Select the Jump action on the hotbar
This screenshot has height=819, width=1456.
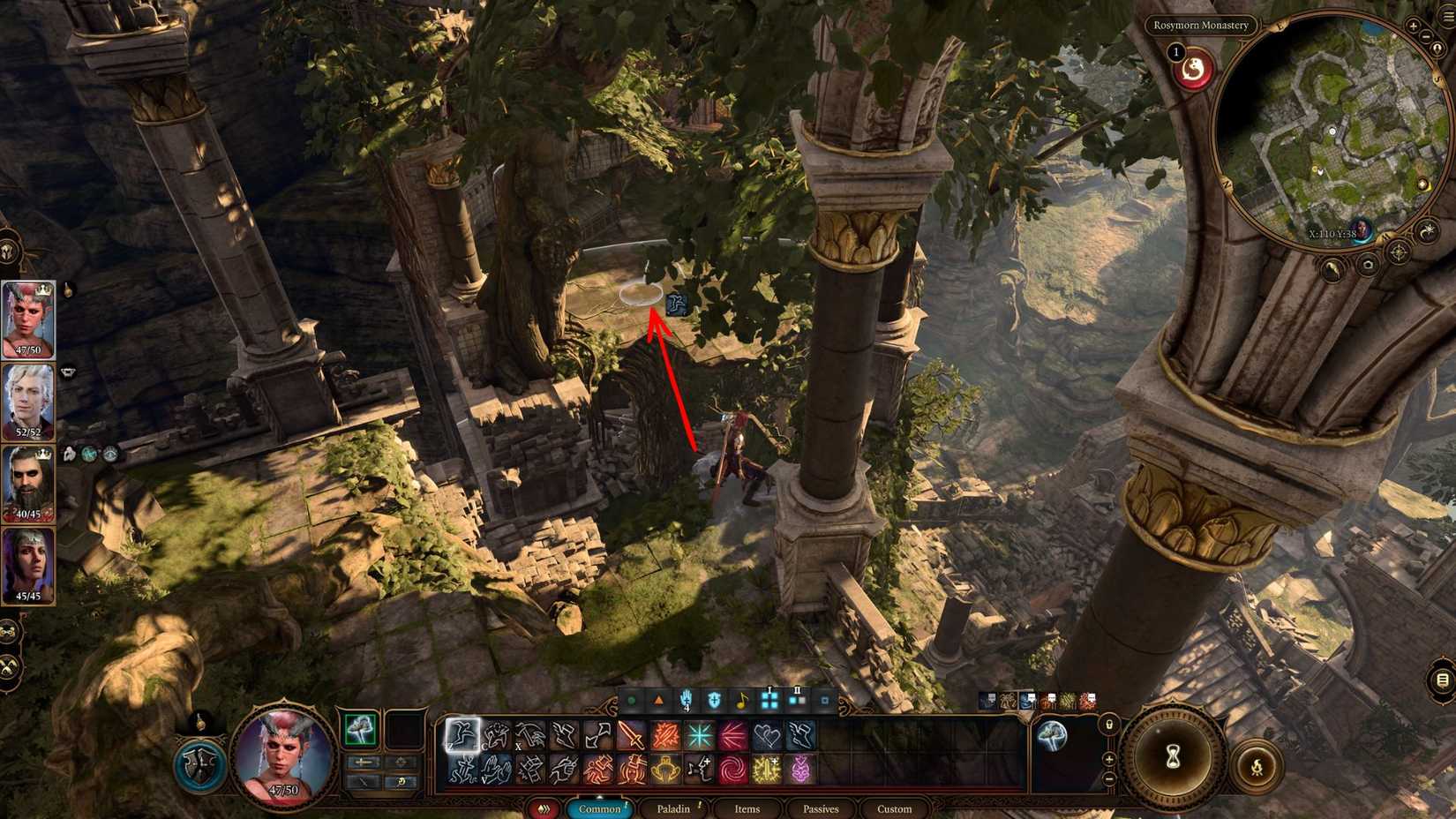[x=462, y=733]
